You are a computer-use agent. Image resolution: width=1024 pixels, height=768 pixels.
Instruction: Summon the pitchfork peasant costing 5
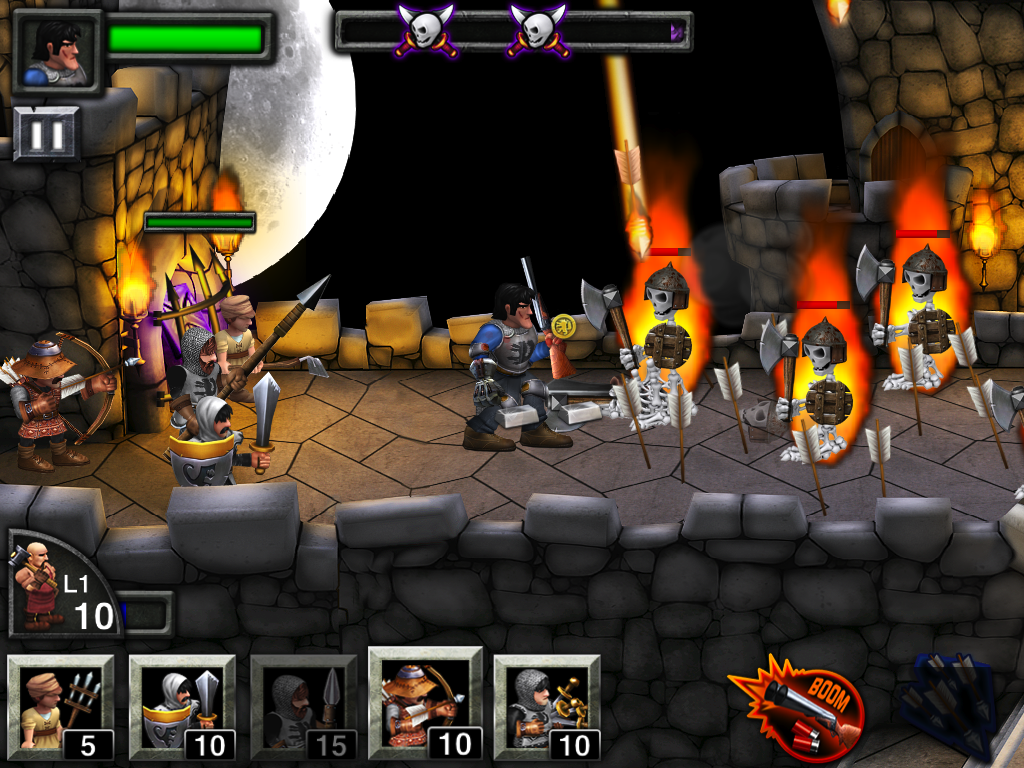pos(60,707)
